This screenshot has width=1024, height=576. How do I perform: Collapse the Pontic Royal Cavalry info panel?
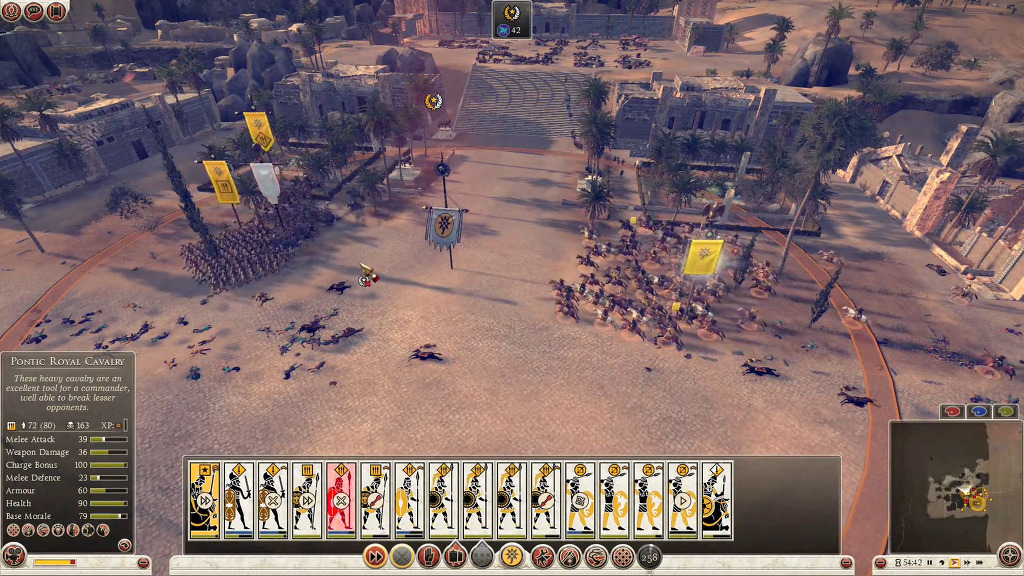125,545
